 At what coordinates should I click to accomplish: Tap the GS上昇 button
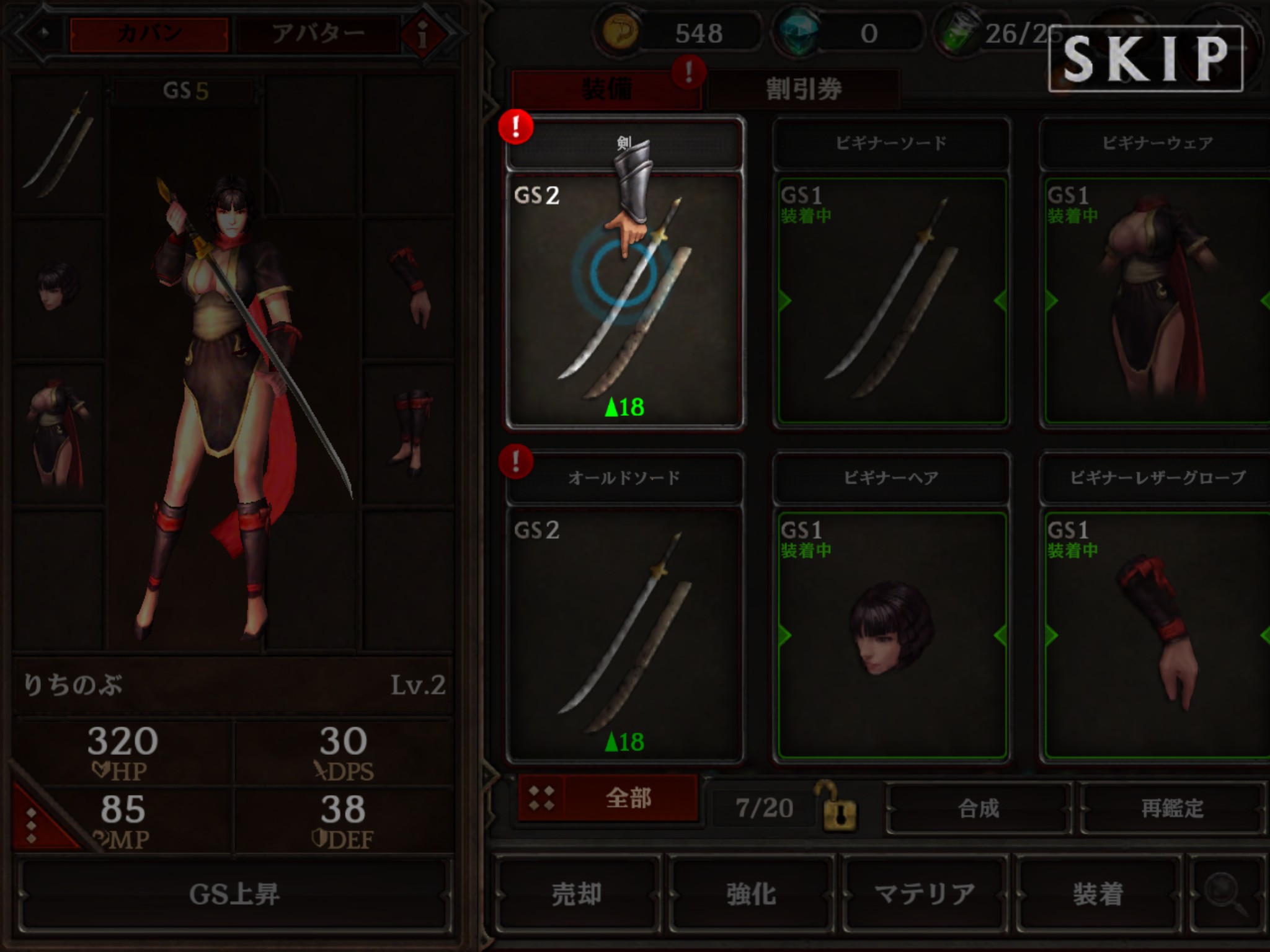(x=234, y=894)
